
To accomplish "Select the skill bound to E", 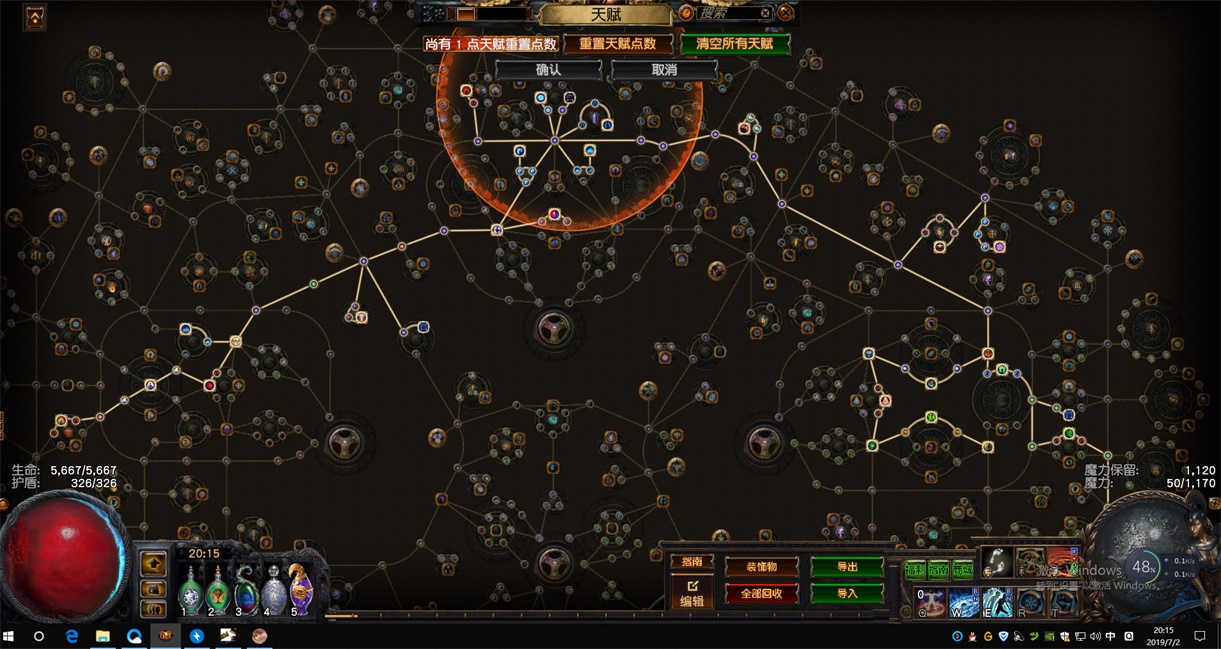I will 997,601.
